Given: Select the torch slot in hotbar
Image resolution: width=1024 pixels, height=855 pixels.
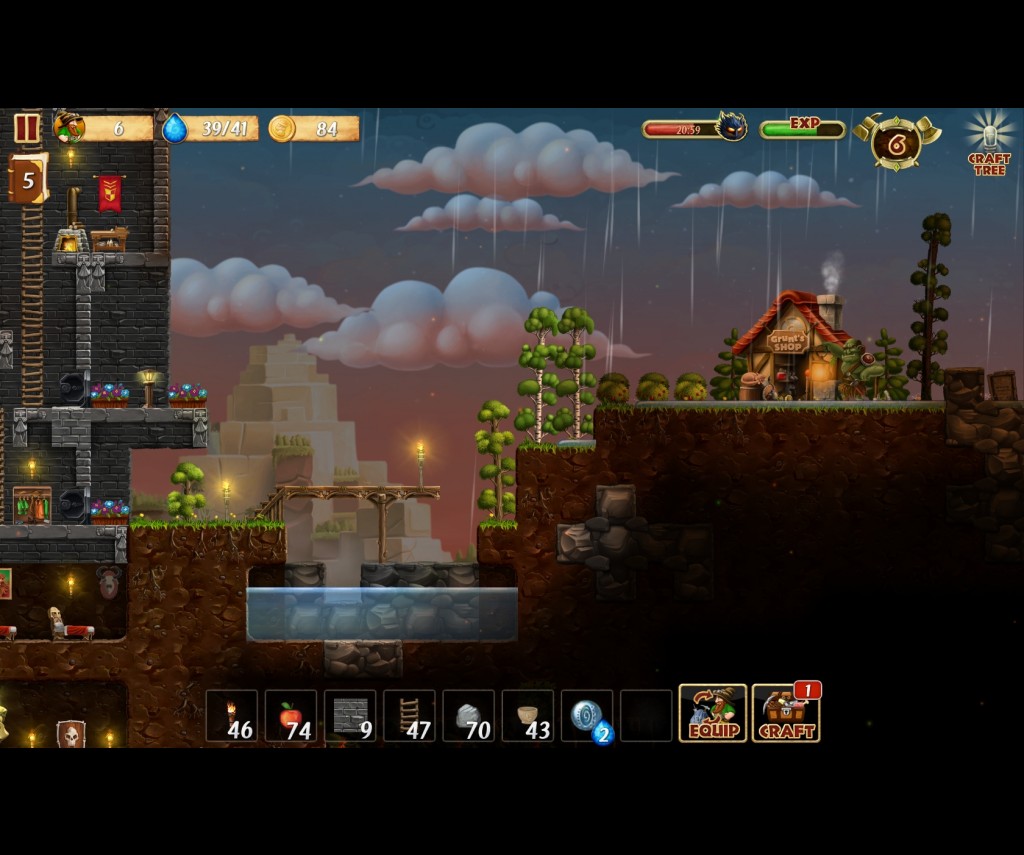Looking at the screenshot, I should 232,716.
